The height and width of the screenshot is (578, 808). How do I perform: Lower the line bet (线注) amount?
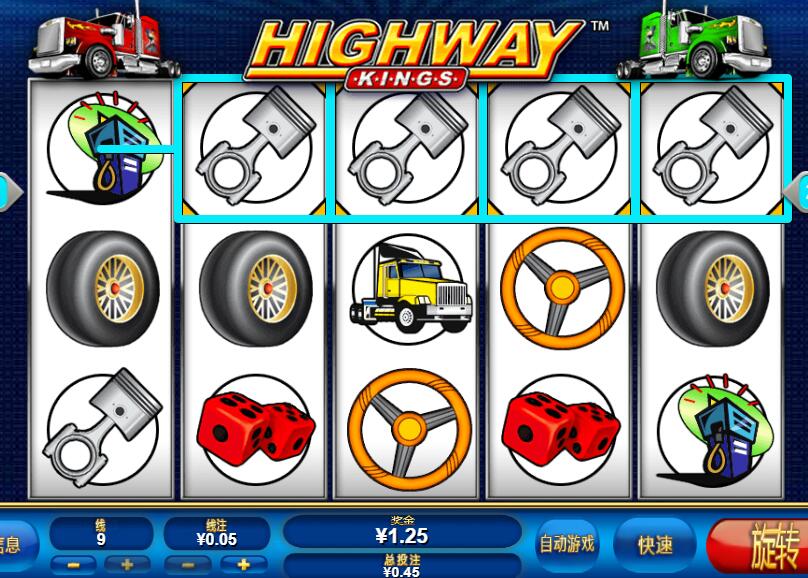point(189,564)
